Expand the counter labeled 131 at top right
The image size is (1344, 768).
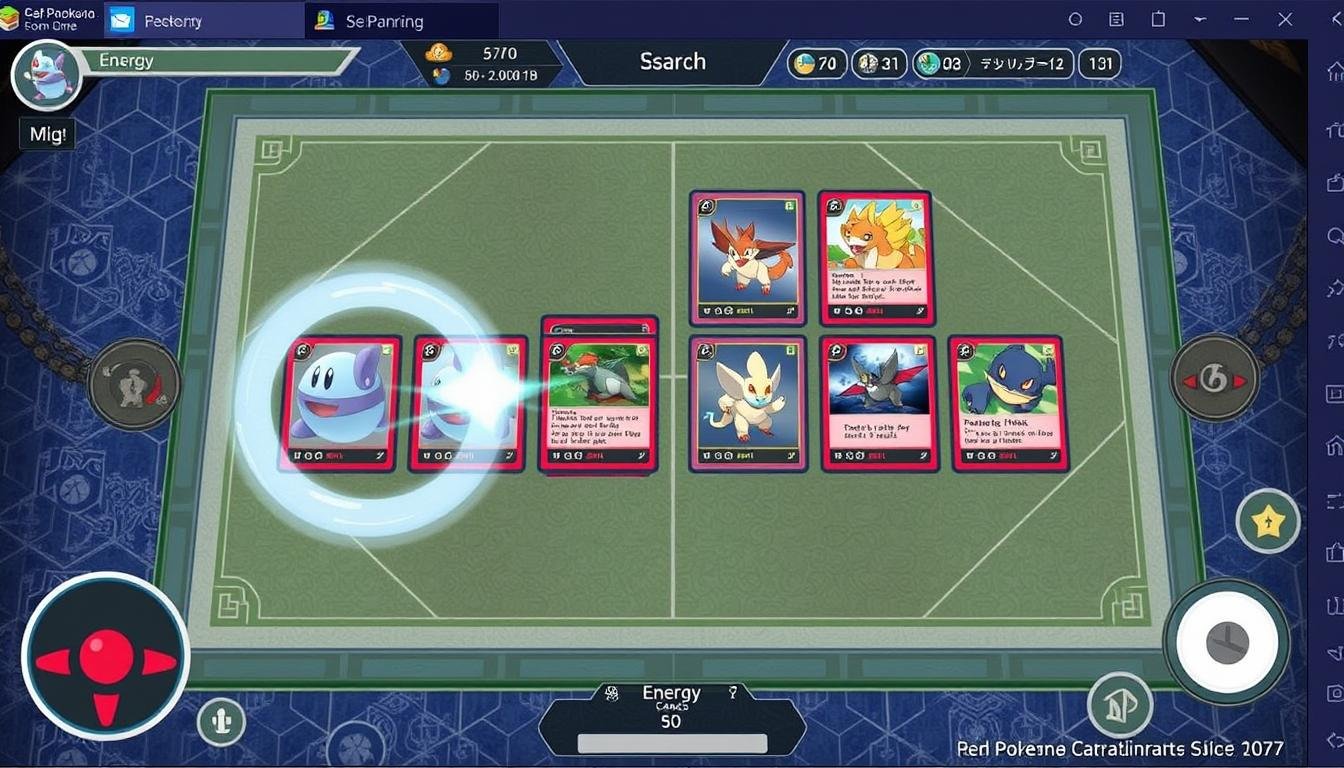click(1100, 63)
